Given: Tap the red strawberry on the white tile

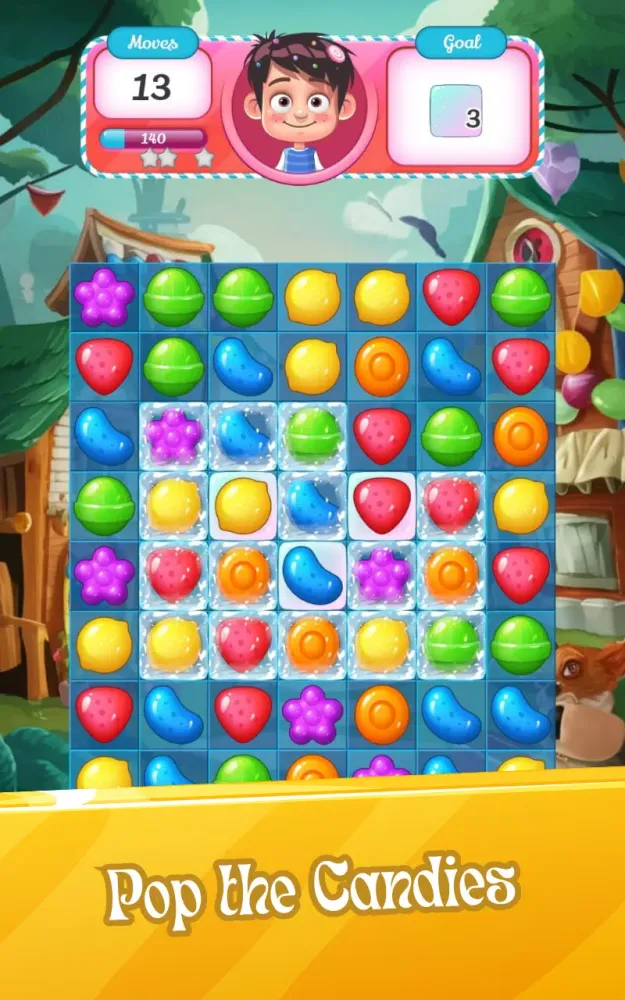Looking at the screenshot, I should click(382, 505).
